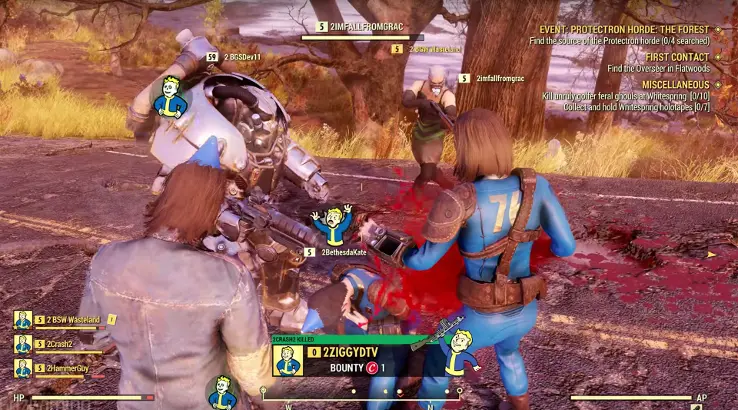Click the Vault Boy icon beside 2Crash2
The width and height of the screenshot is (738, 410).
[23, 344]
